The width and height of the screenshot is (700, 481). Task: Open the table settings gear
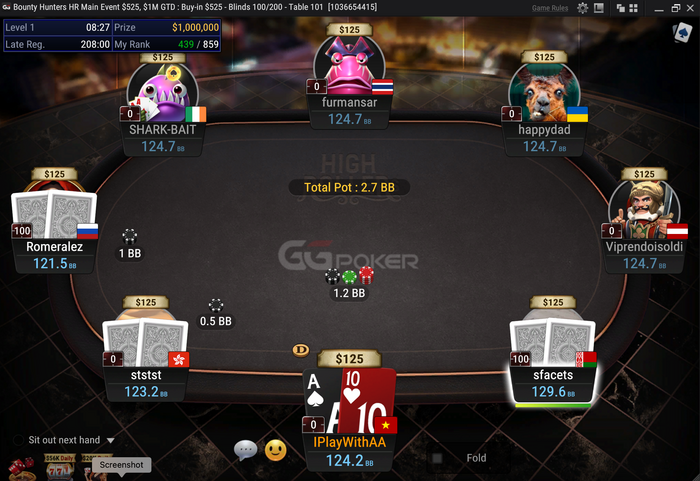(582, 7)
